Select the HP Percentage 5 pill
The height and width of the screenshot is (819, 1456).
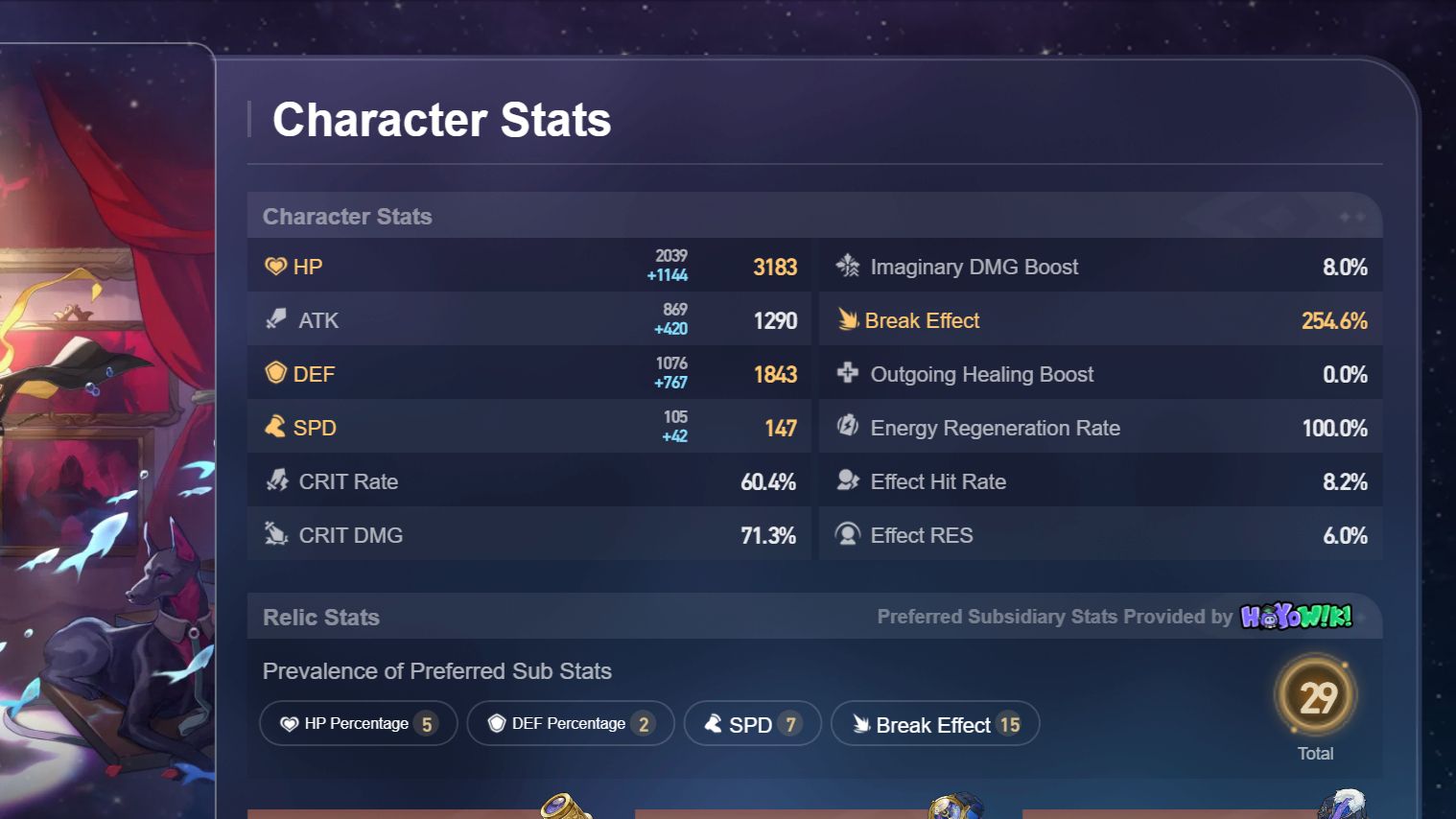tap(358, 723)
